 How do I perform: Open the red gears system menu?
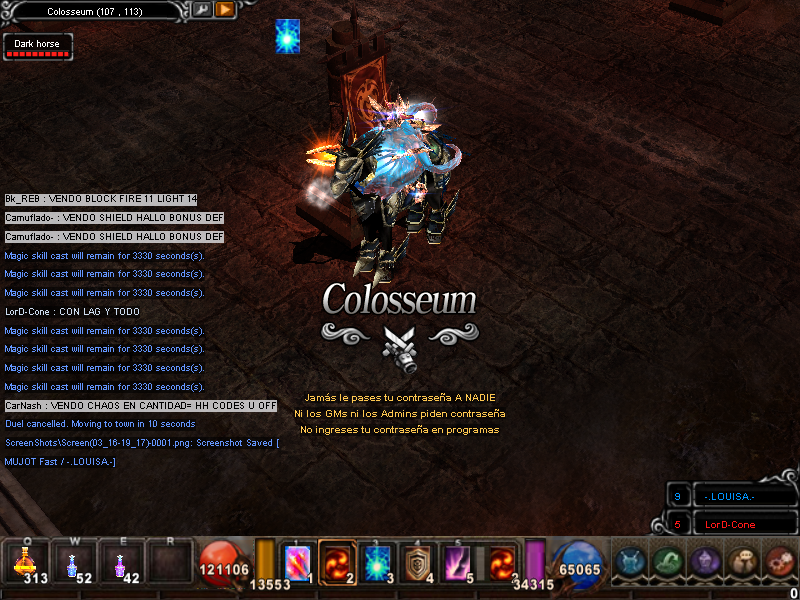pos(779,562)
